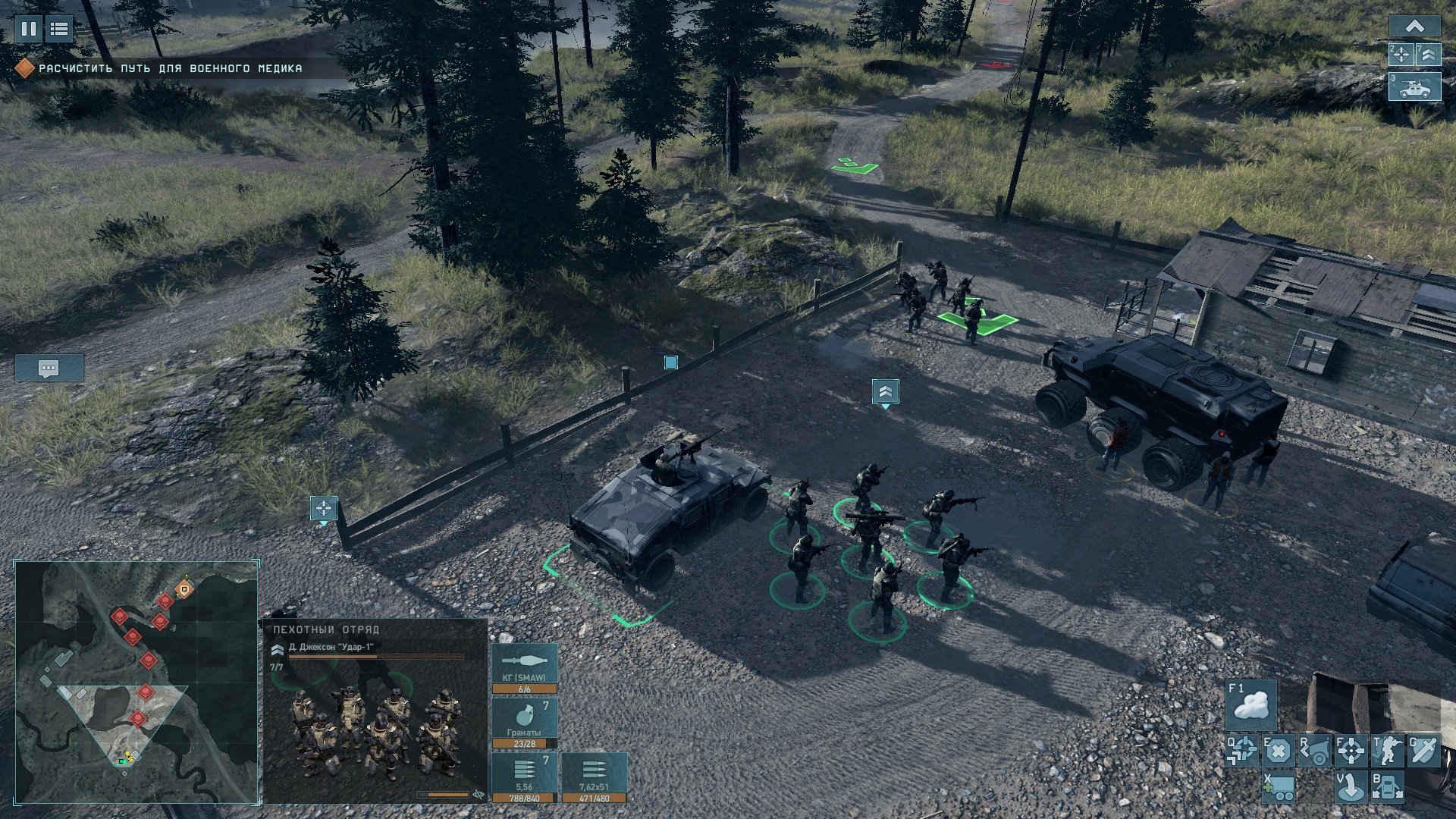
Task: Select unit group 2 with crosshair icon
Action: pos(1401,55)
